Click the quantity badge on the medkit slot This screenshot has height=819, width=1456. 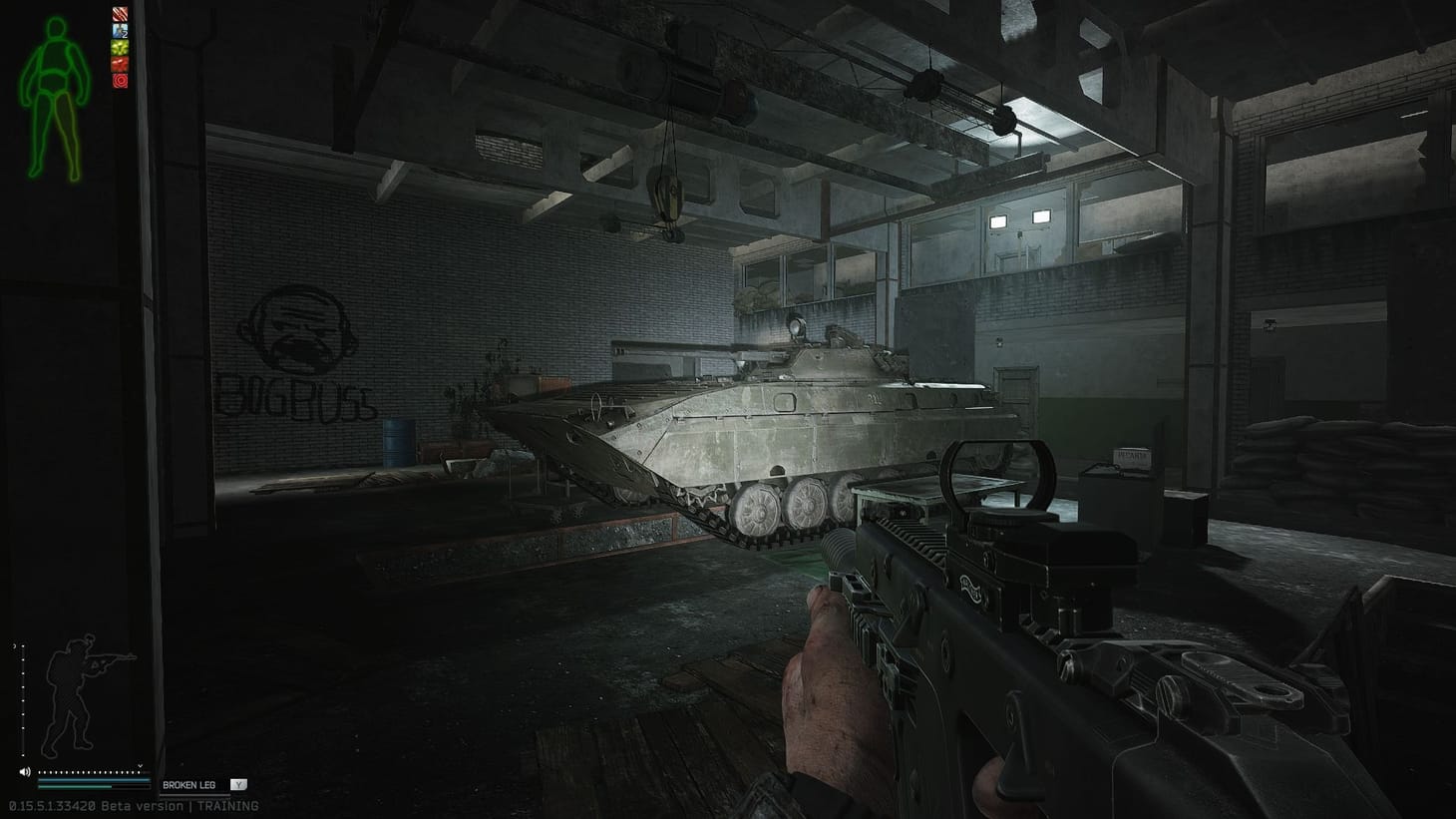click(125, 34)
